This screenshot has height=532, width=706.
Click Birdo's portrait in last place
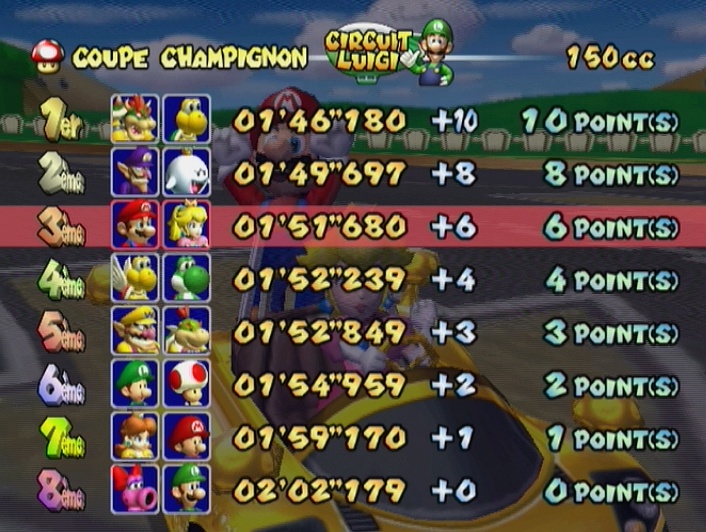click(135, 489)
